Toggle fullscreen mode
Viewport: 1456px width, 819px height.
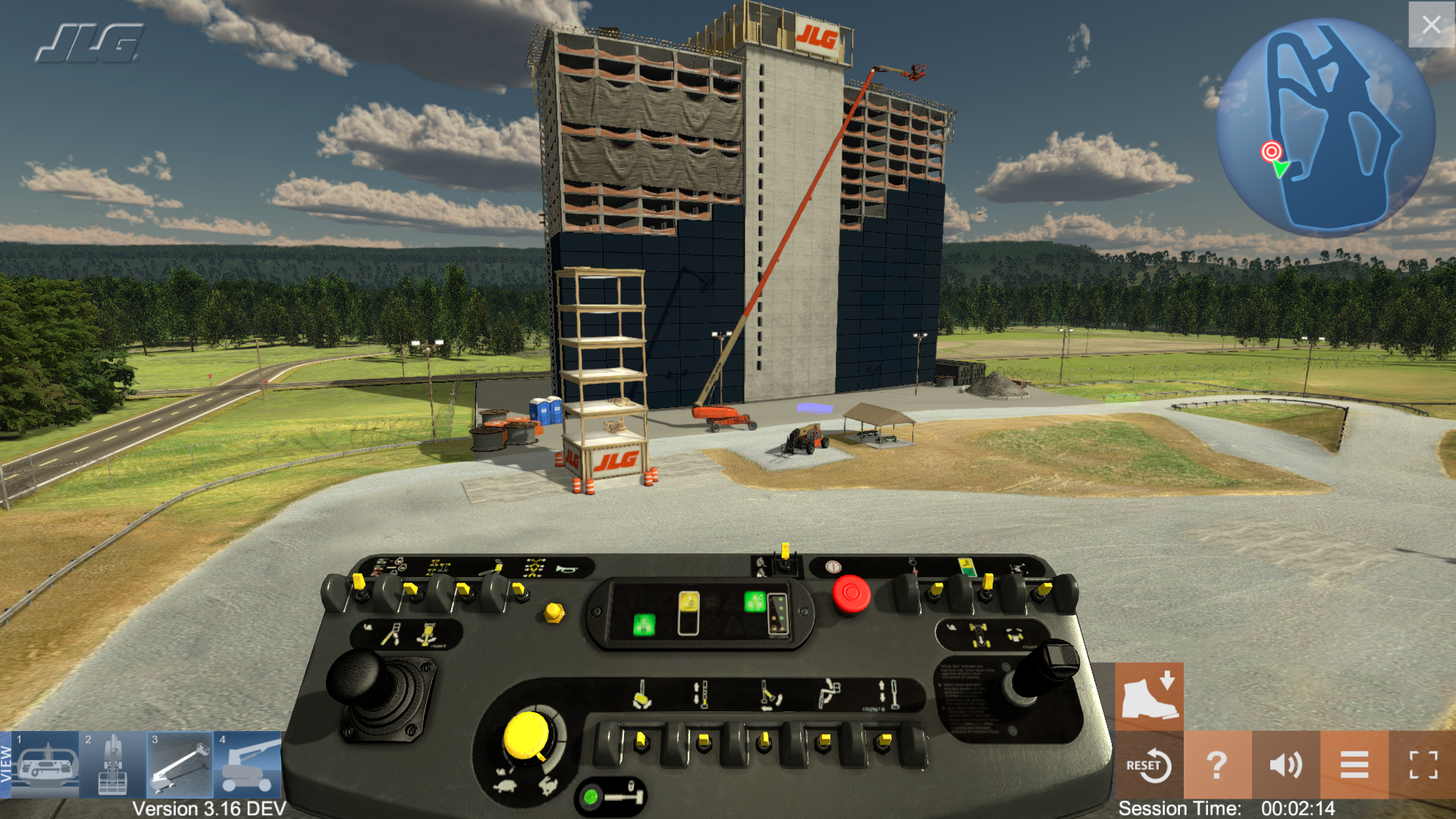[x=1423, y=765]
